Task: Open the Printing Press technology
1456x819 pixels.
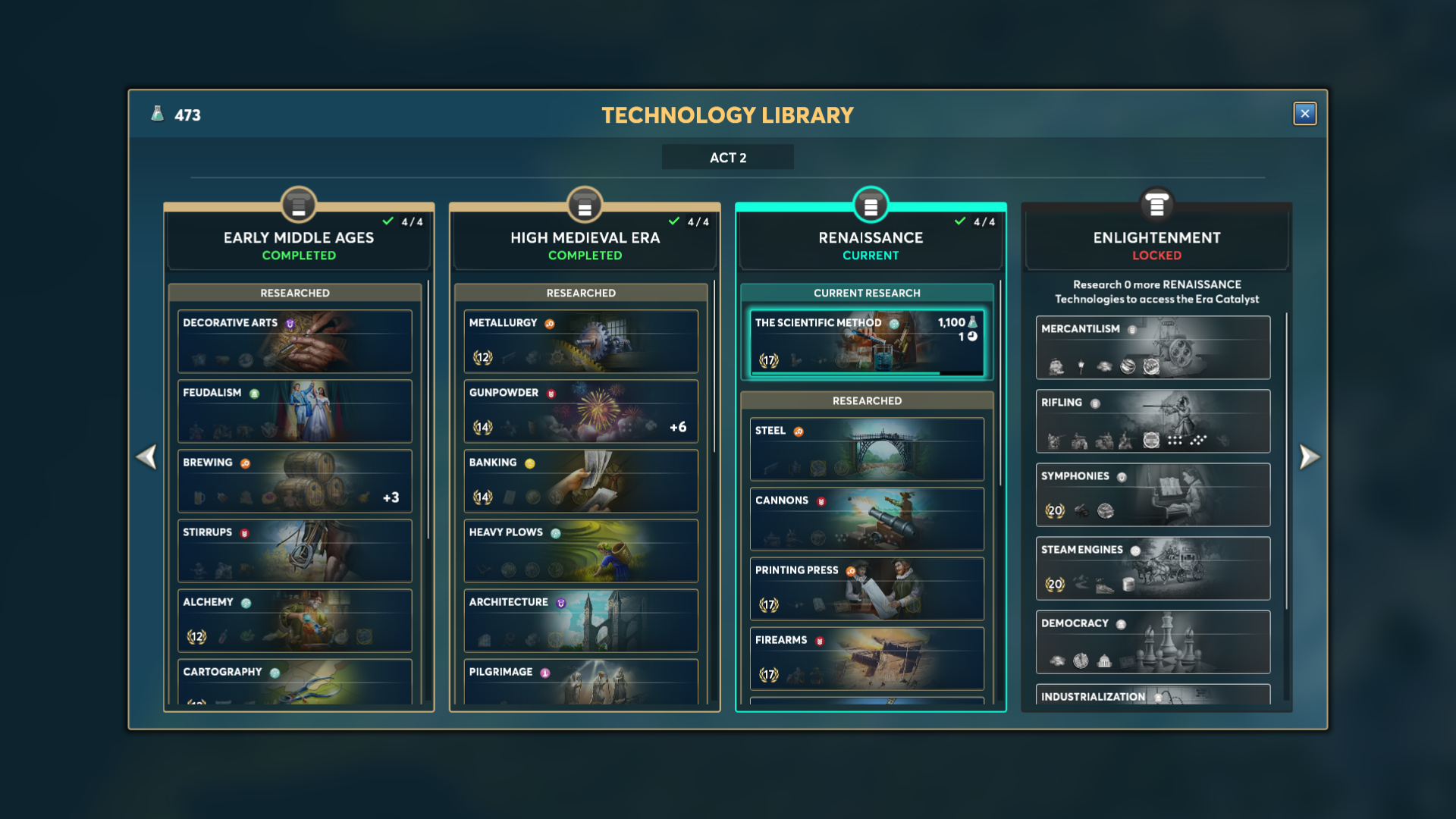Action: click(x=867, y=588)
